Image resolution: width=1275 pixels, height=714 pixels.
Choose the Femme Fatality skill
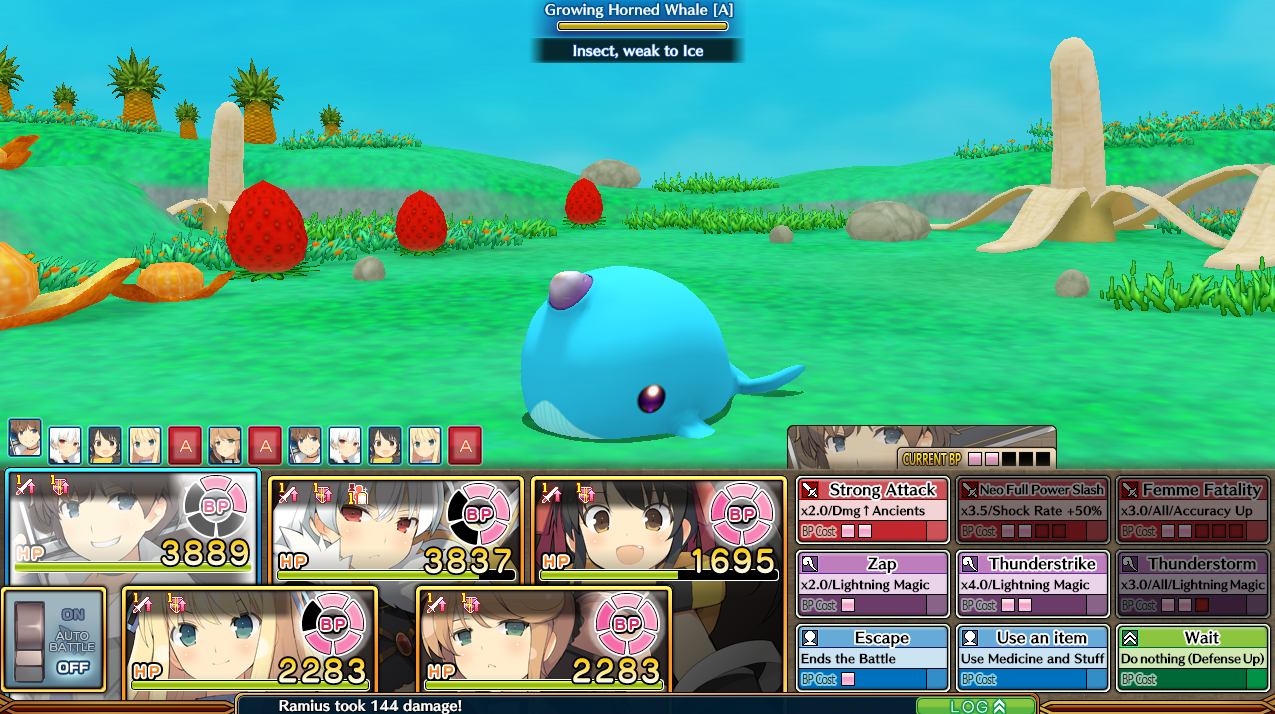click(1192, 510)
